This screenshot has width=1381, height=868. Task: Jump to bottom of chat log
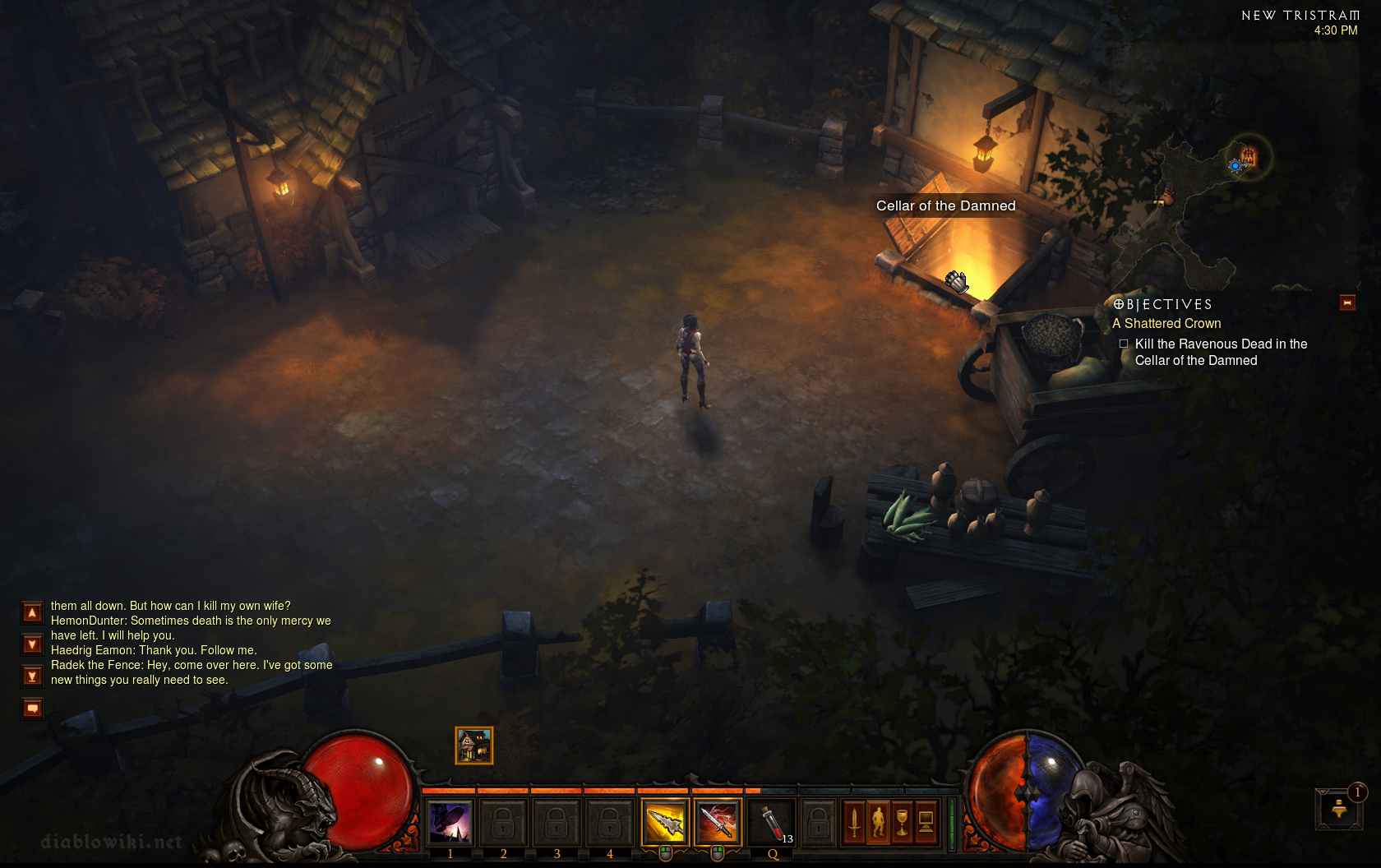coord(32,676)
